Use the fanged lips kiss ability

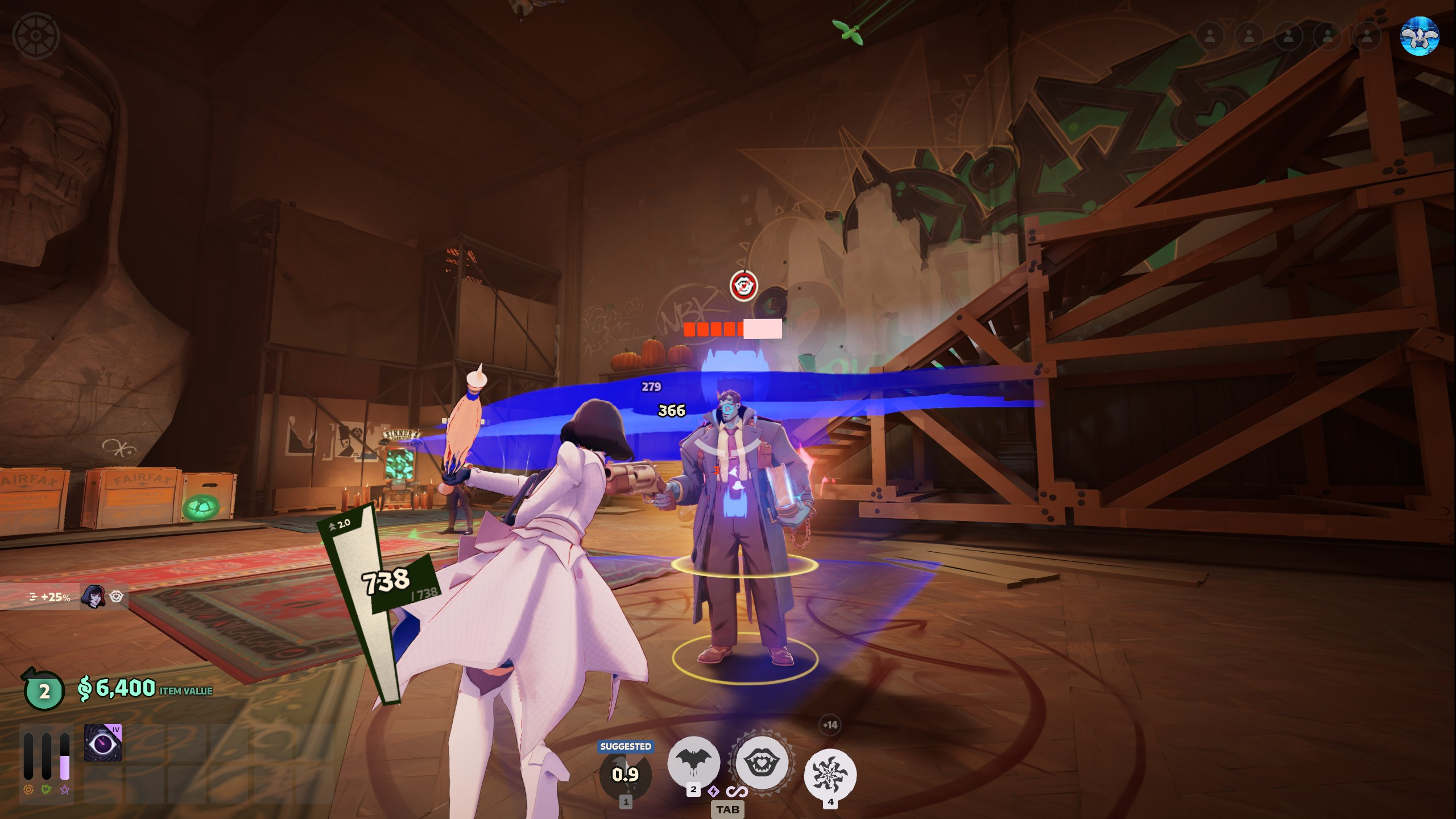click(x=762, y=763)
